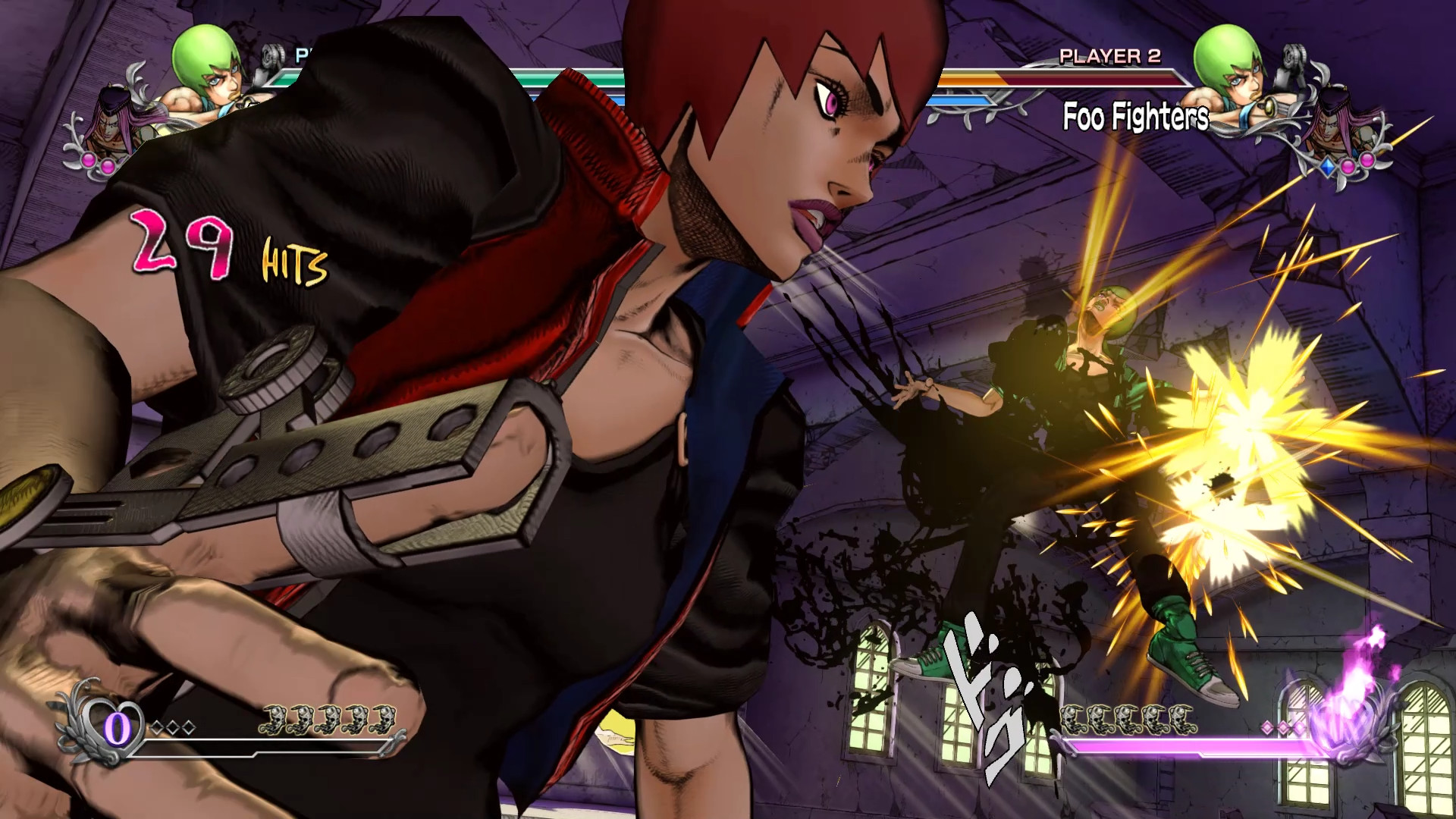The height and width of the screenshot is (819, 1456).
Task: Click the Anasui medallion icon on the right
Action: (x=1332, y=127)
